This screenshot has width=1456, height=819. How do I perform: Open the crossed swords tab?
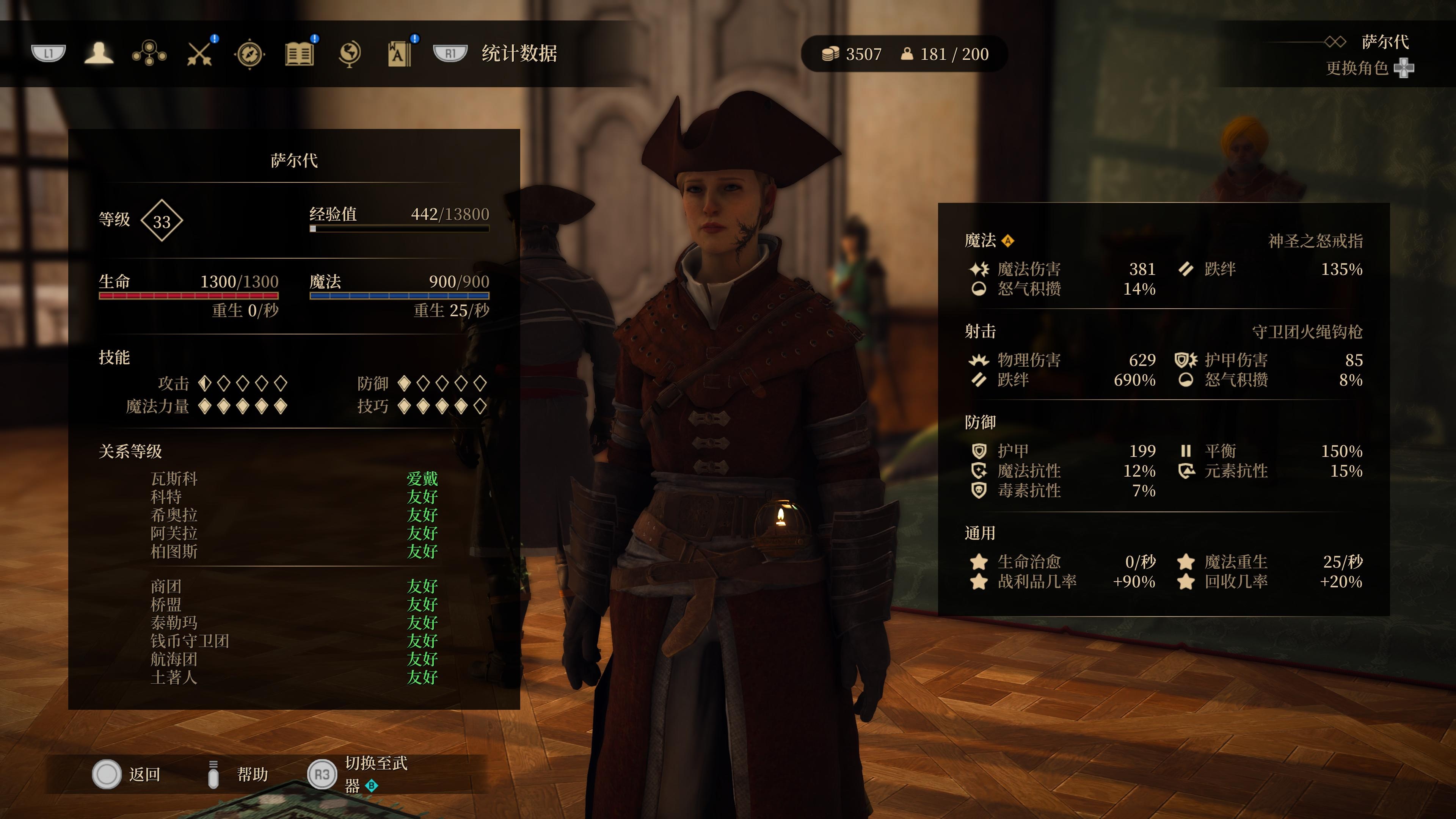[x=199, y=54]
